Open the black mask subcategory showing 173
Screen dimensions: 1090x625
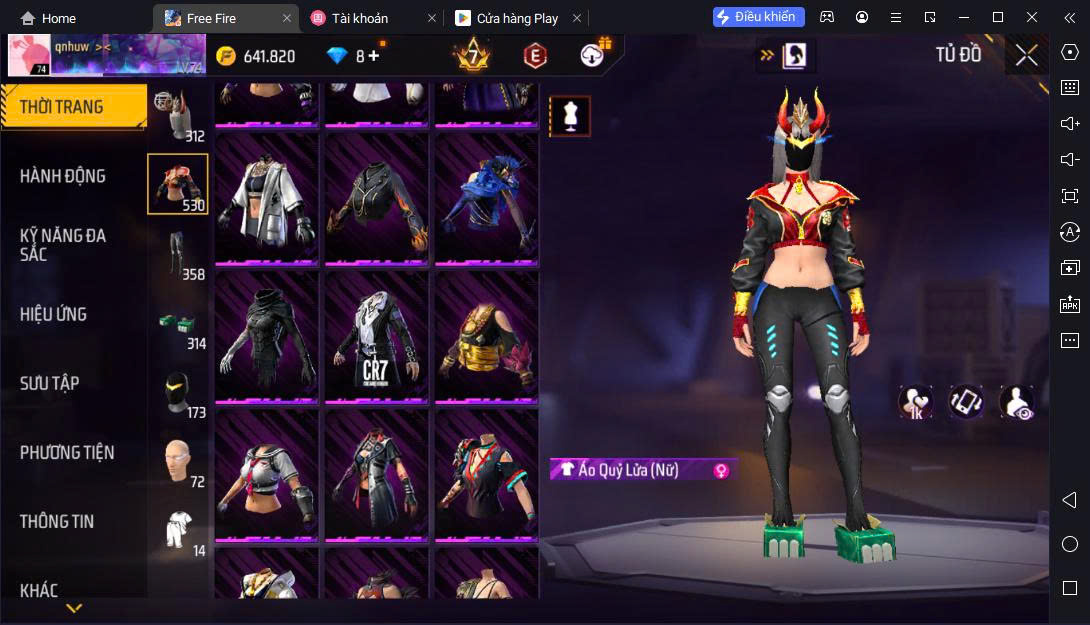tap(178, 392)
